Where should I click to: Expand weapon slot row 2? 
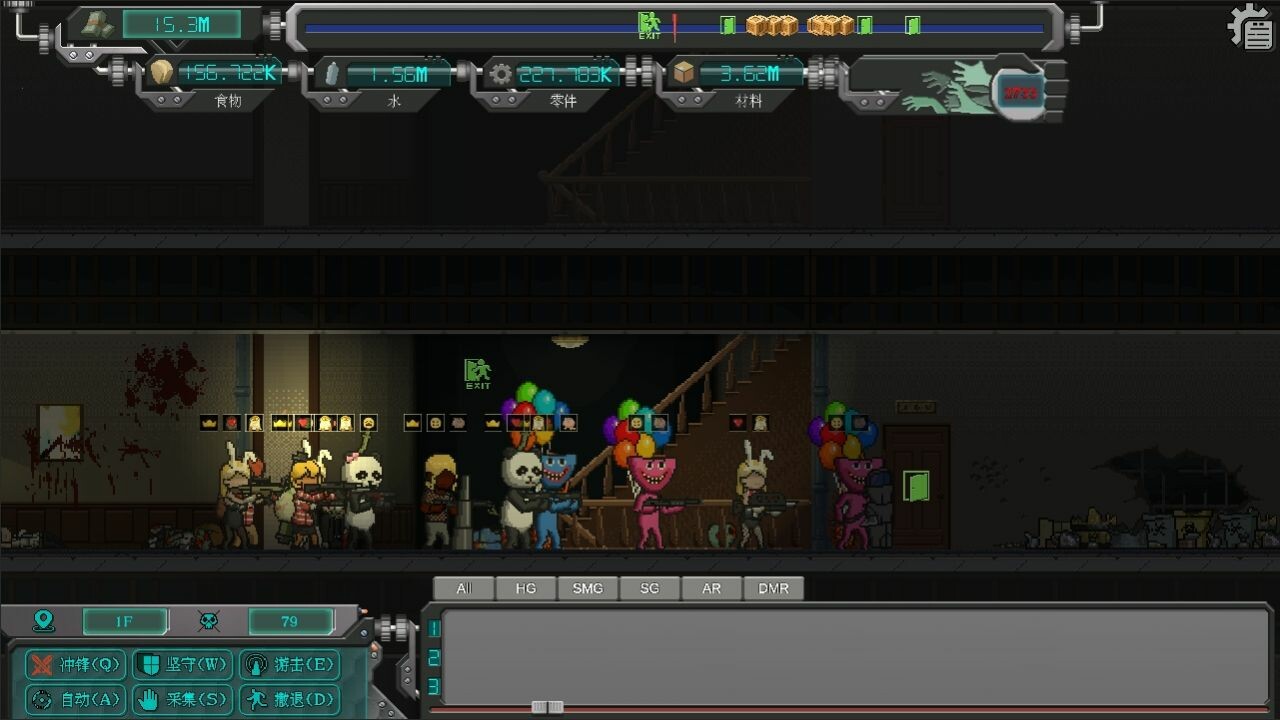point(432,655)
